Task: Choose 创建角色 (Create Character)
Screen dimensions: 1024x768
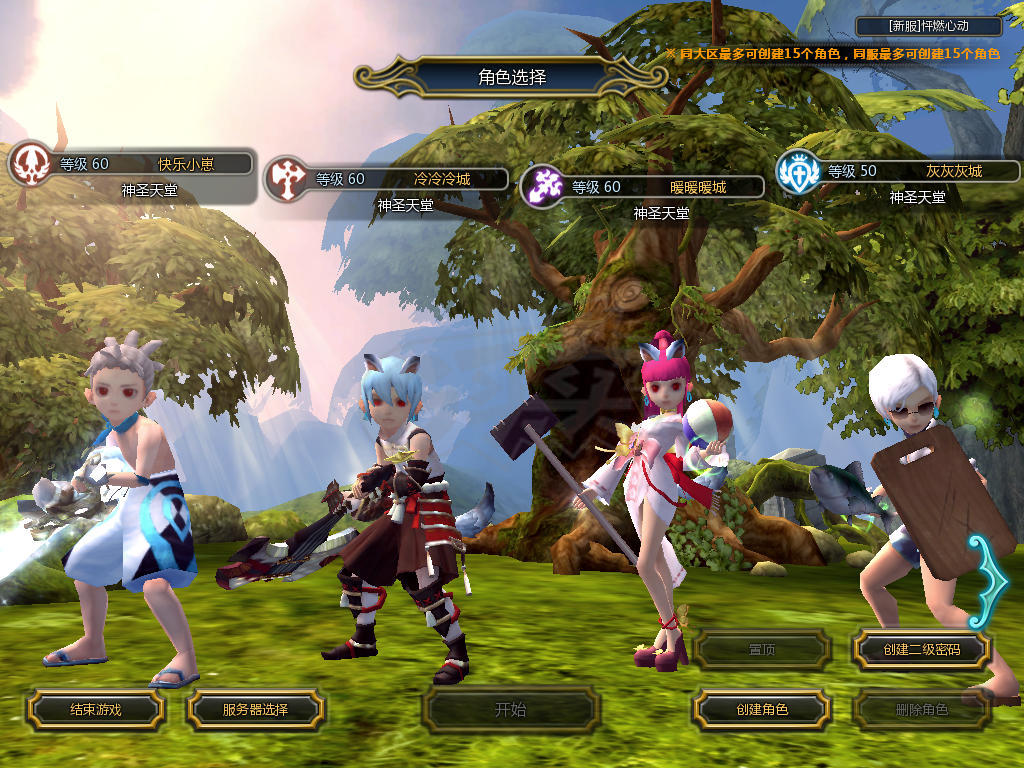Action: point(762,710)
